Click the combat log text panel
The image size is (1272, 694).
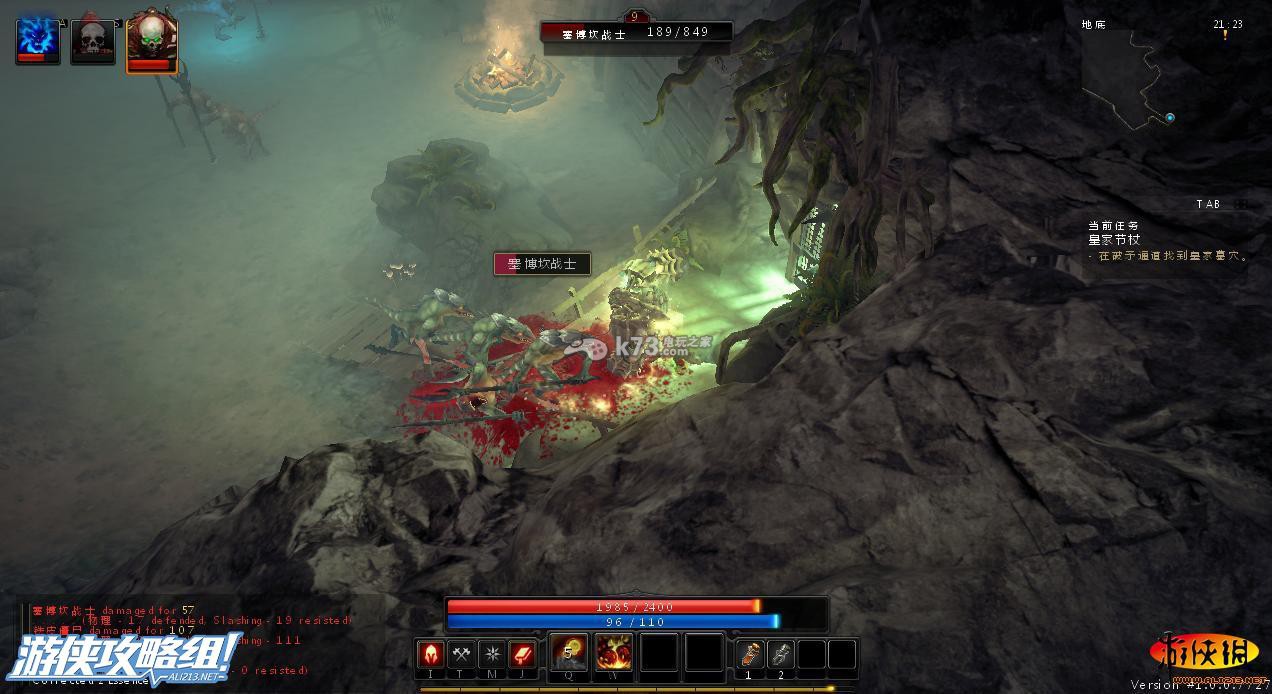point(160,640)
